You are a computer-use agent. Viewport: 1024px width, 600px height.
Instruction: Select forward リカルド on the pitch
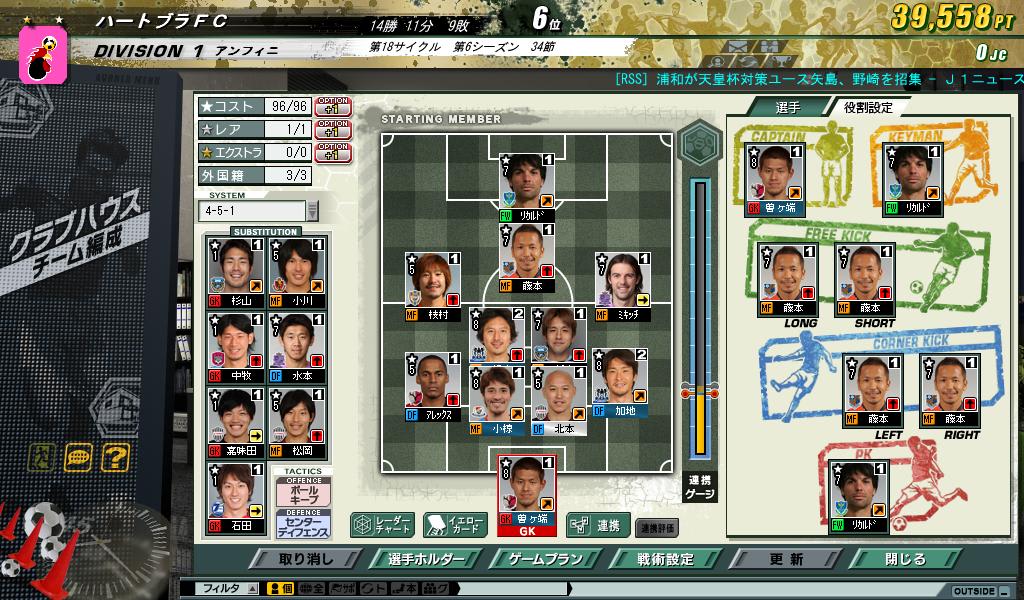pos(527,187)
